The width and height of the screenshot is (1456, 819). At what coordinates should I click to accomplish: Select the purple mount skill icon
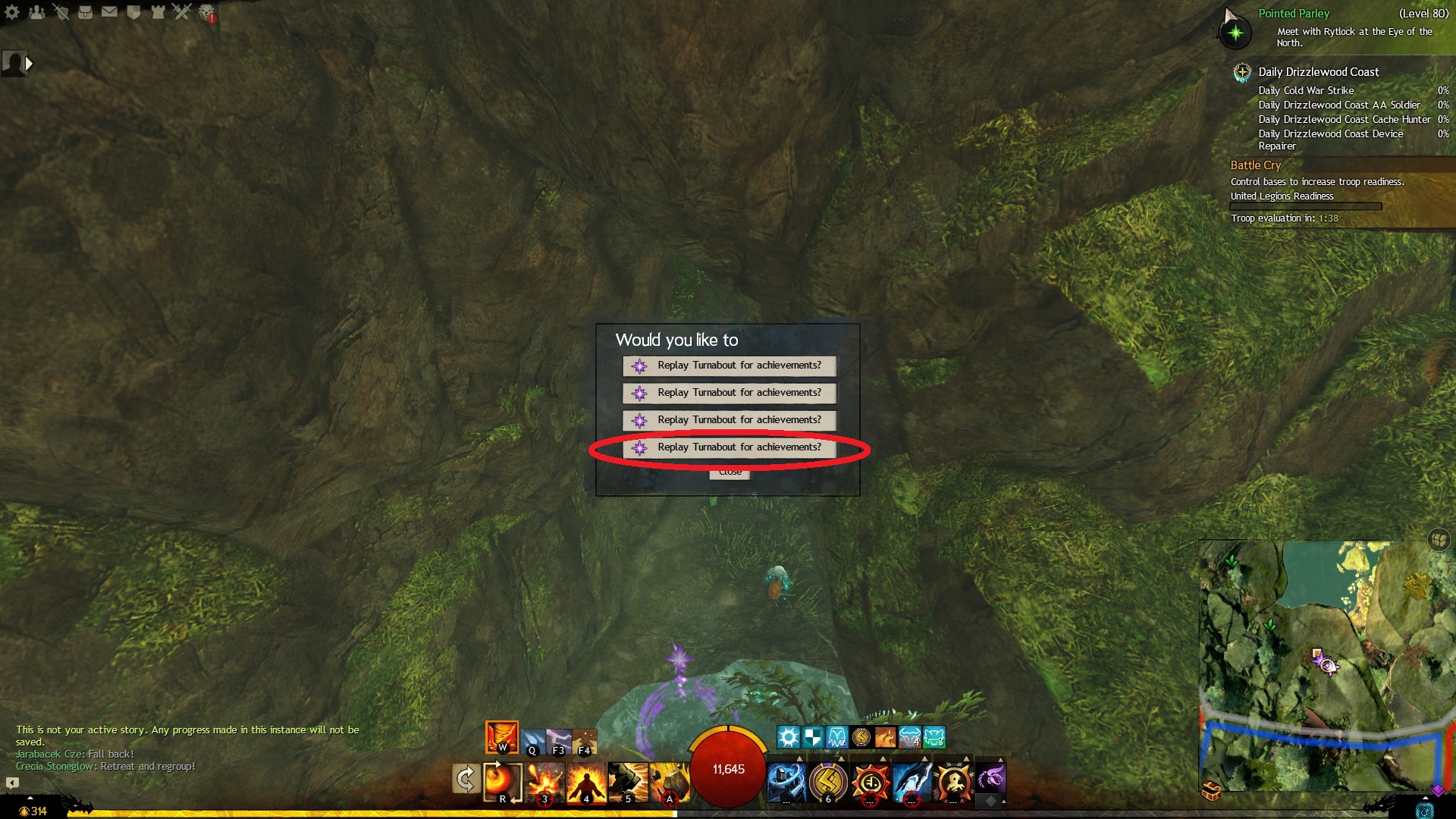990,778
